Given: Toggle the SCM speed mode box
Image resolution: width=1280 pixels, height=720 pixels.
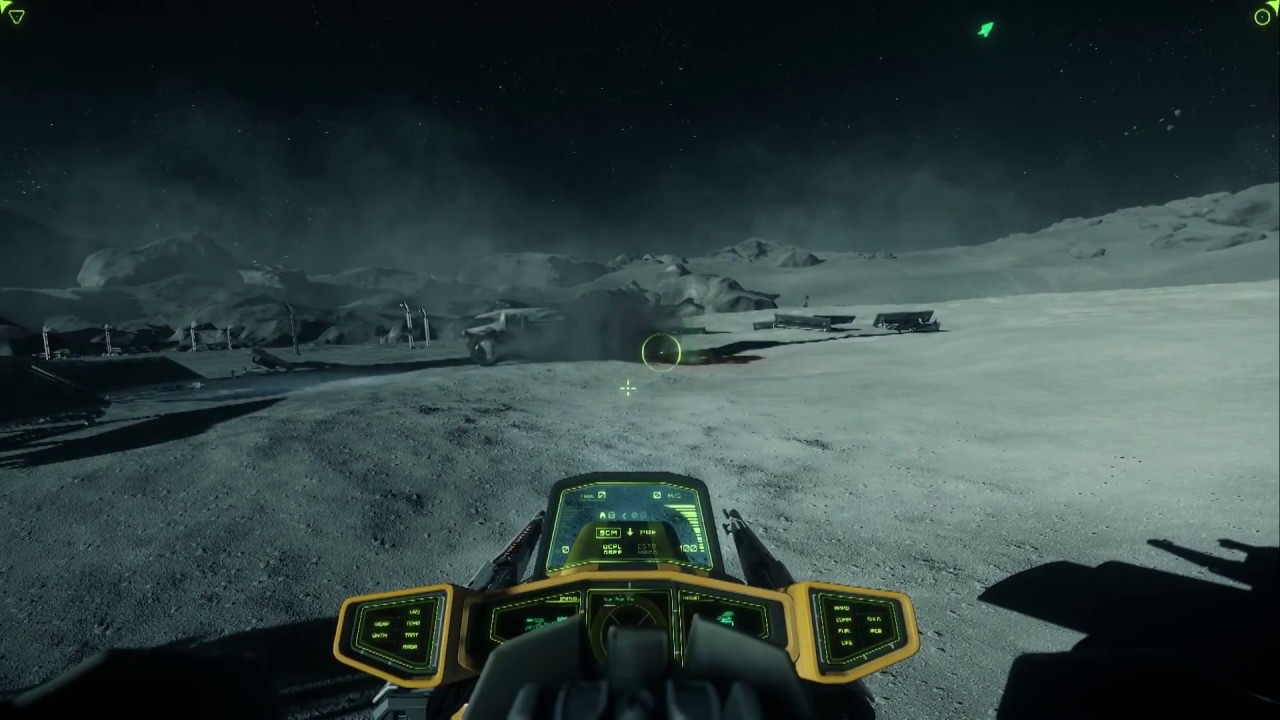Looking at the screenshot, I should pos(608,533).
